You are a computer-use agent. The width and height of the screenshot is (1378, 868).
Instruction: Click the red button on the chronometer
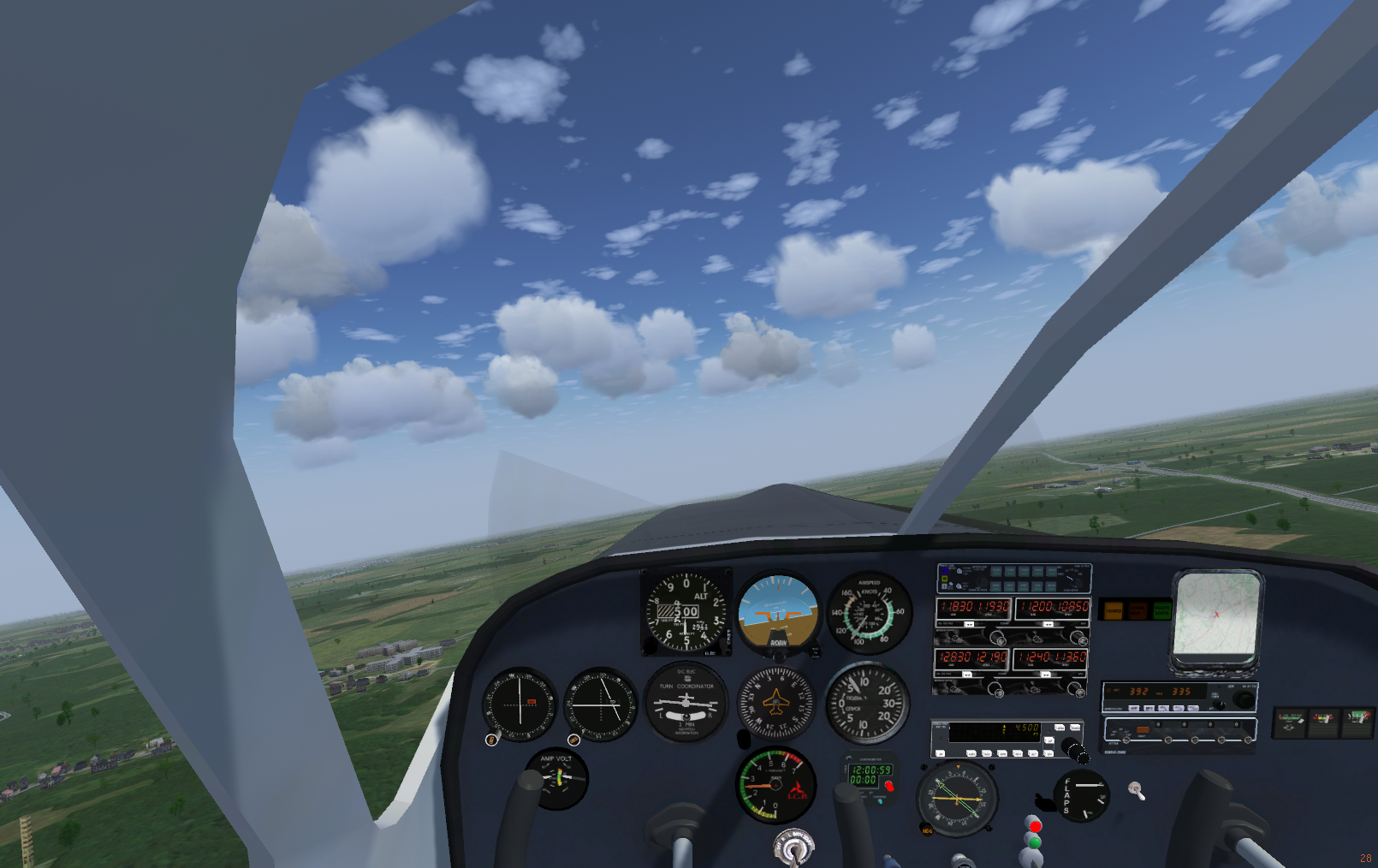pyautogui.click(x=888, y=785)
